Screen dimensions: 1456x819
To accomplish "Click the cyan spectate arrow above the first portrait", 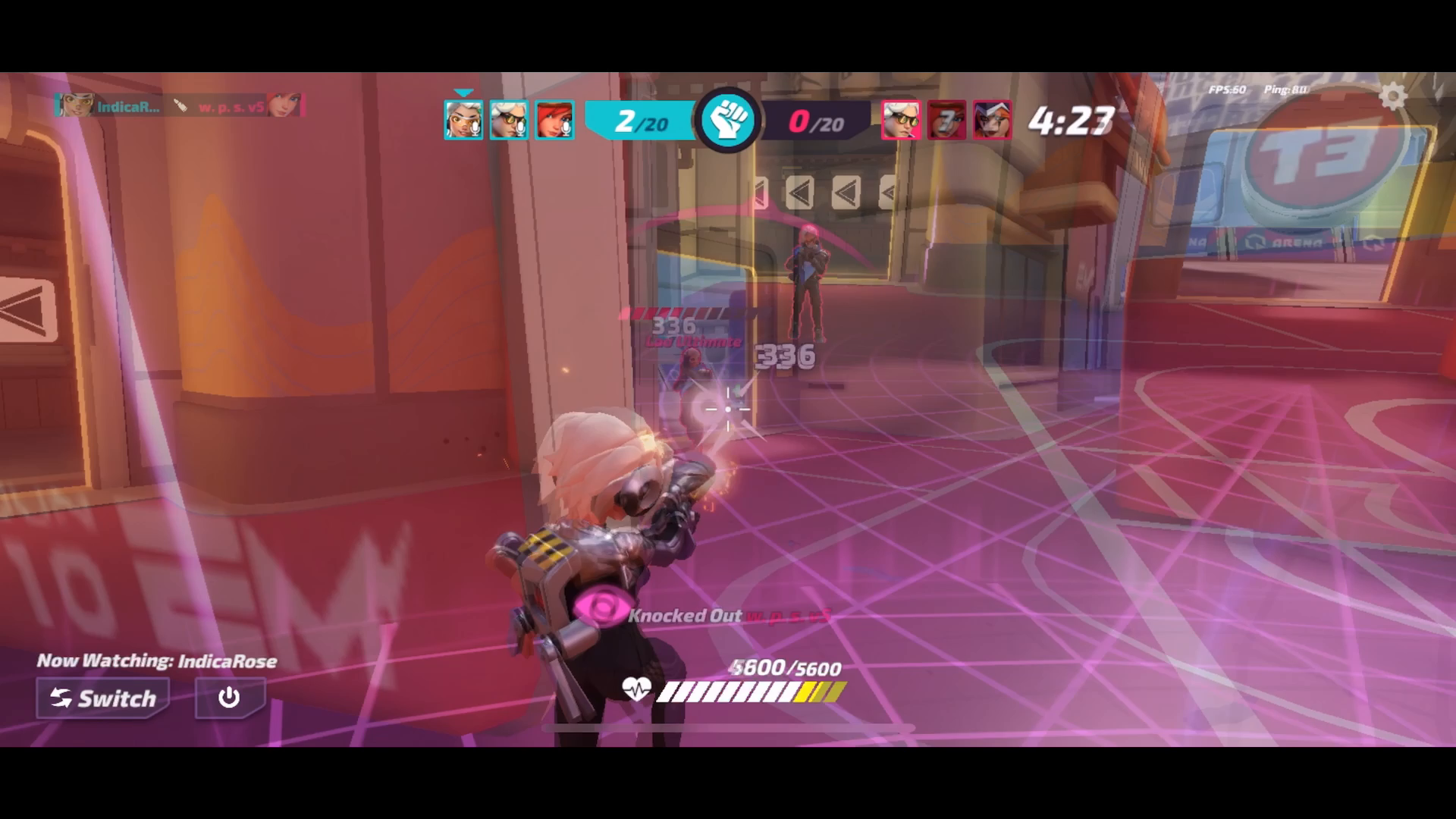I will tap(462, 93).
